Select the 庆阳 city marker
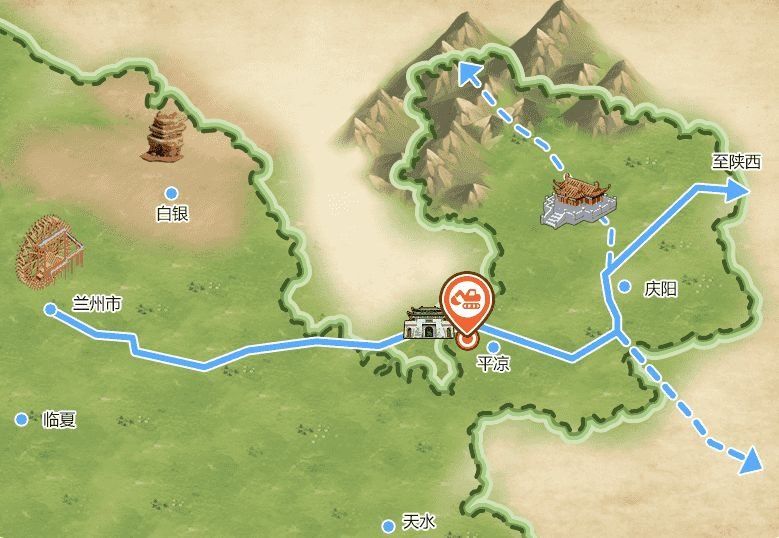 pyautogui.click(x=625, y=287)
